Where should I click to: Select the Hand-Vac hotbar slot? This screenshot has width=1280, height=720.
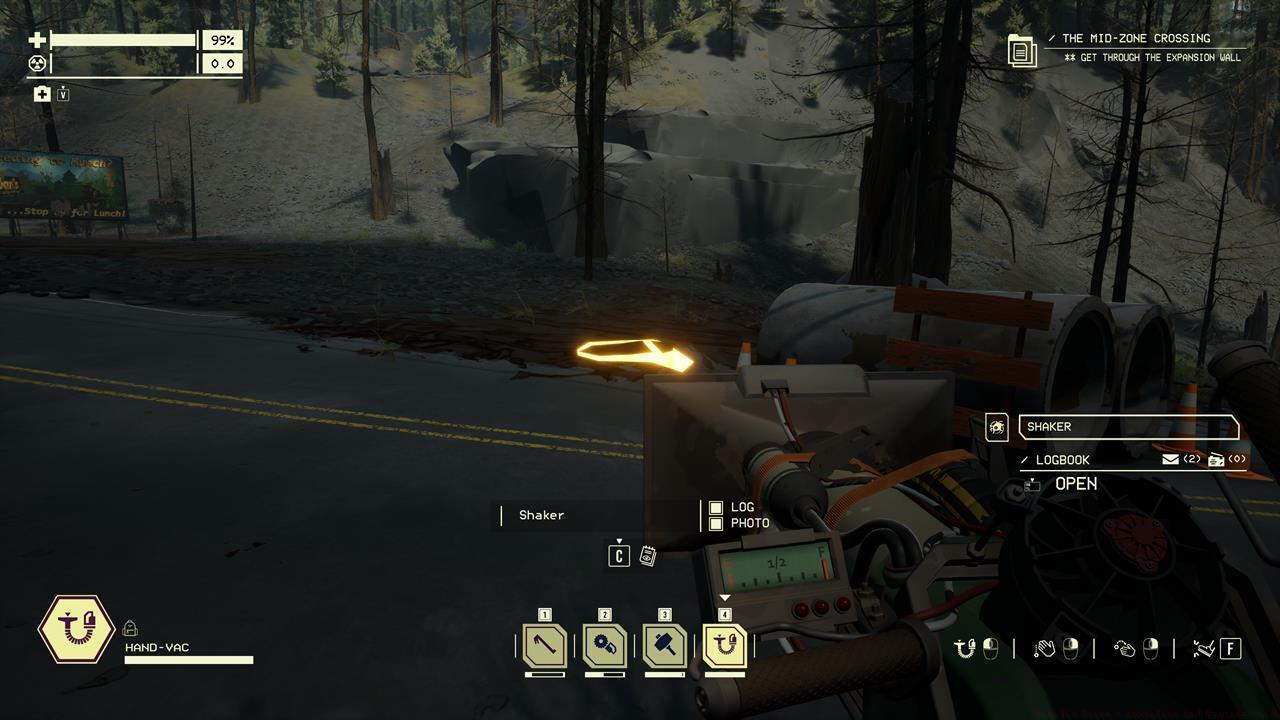[725, 646]
